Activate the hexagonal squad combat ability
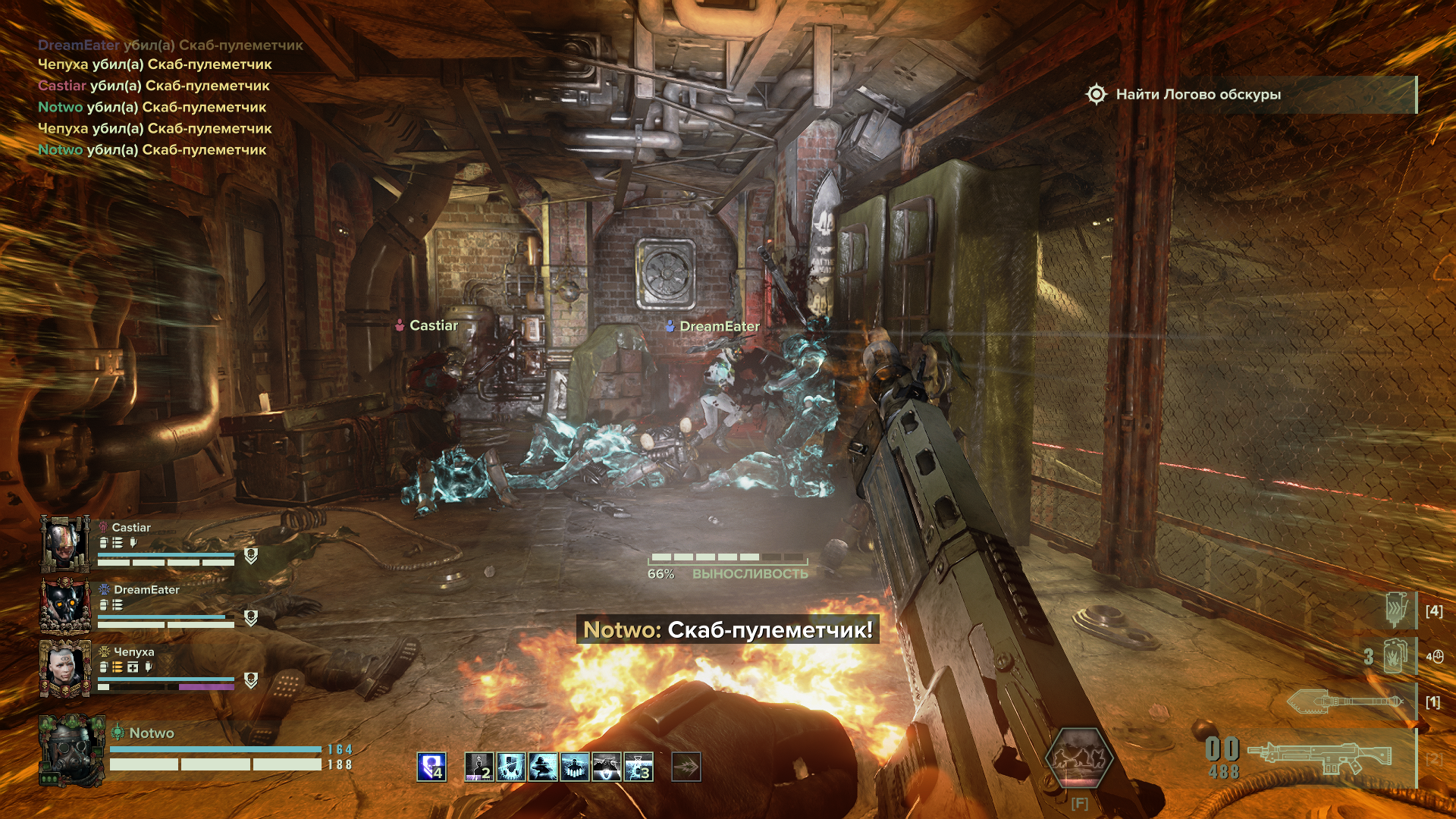The width and height of the screenshot is (1456, 819). point(1078,757)
